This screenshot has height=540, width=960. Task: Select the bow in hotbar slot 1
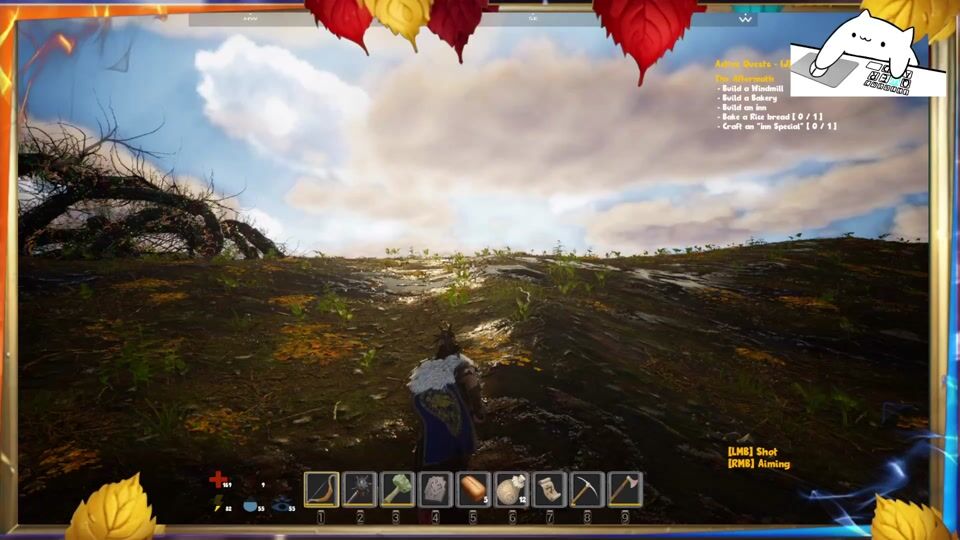(321, 489)
